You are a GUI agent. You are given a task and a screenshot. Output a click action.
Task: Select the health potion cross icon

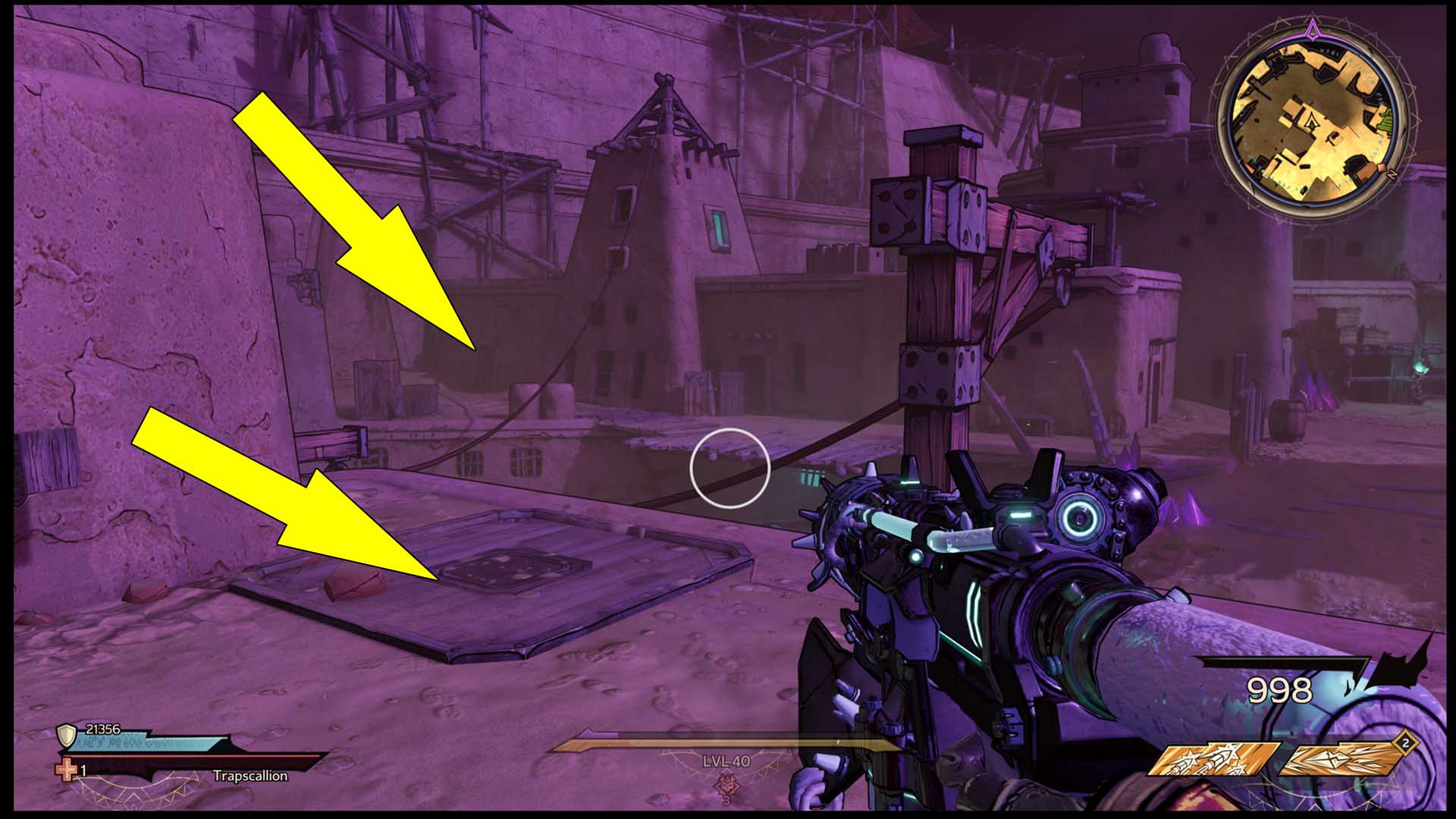click(x=65, y=771)
